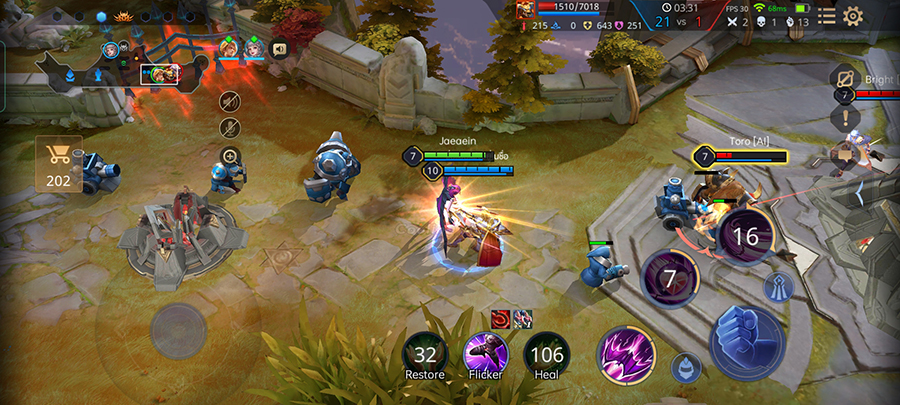This screenshot has width=900, height=405.
Task: Select the hero portrait in top bar
Action: pyautogui.click(x=526, y=9)
